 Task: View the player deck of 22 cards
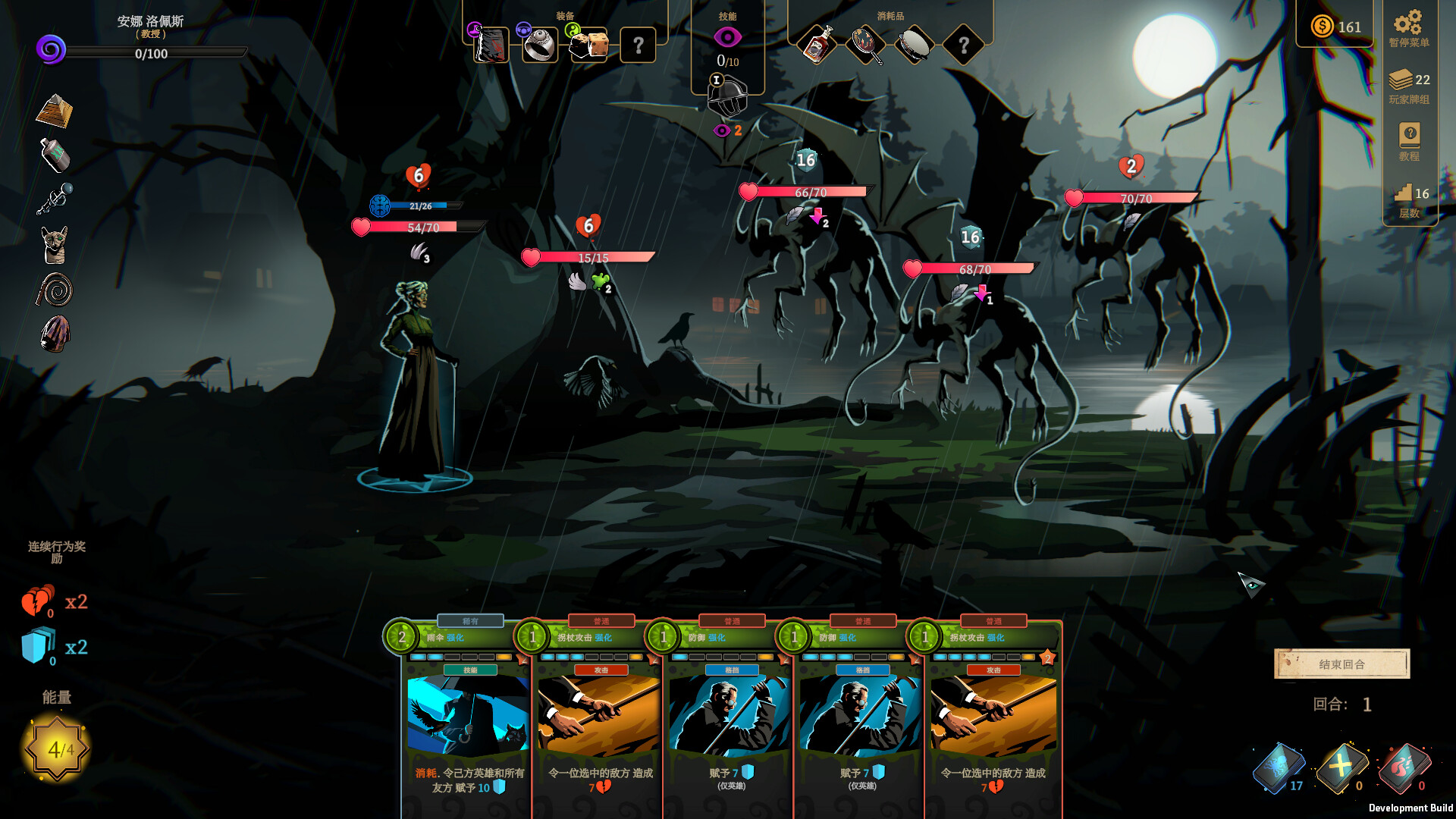[1408, 80]
